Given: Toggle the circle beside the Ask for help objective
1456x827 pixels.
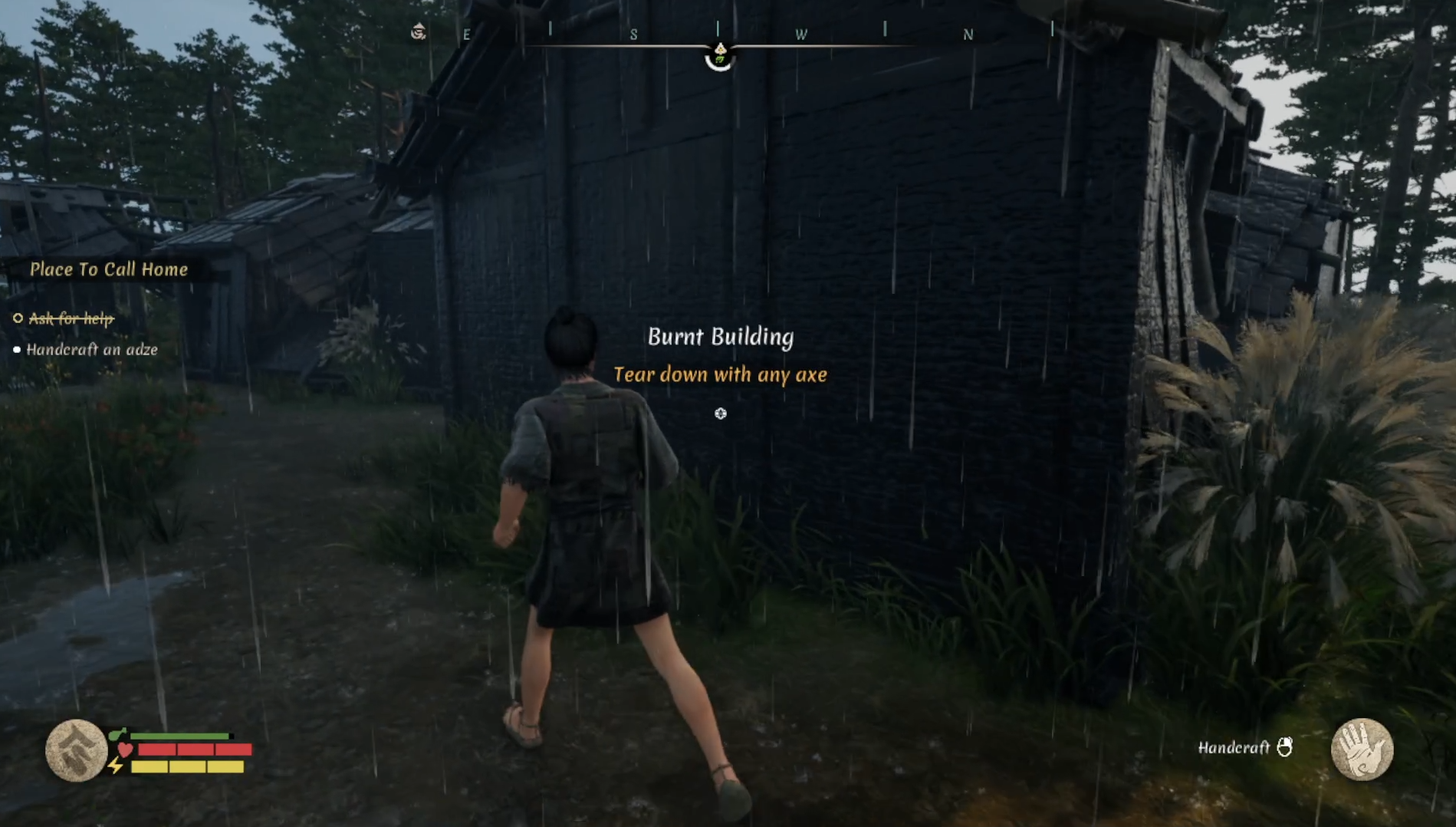Looking at the screenshot, I should coord(17,318).
